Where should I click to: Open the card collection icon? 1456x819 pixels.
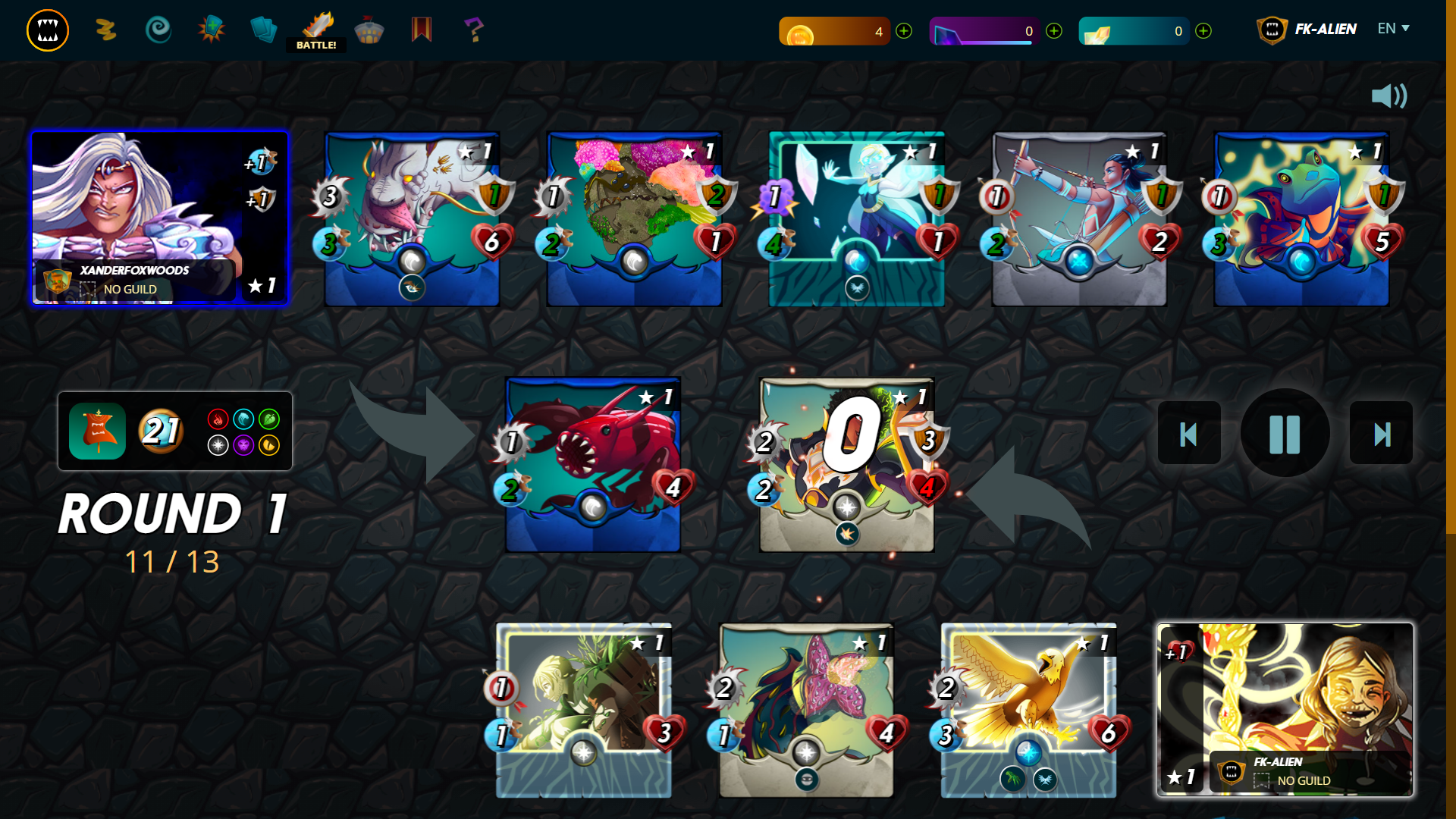point(263,30)
